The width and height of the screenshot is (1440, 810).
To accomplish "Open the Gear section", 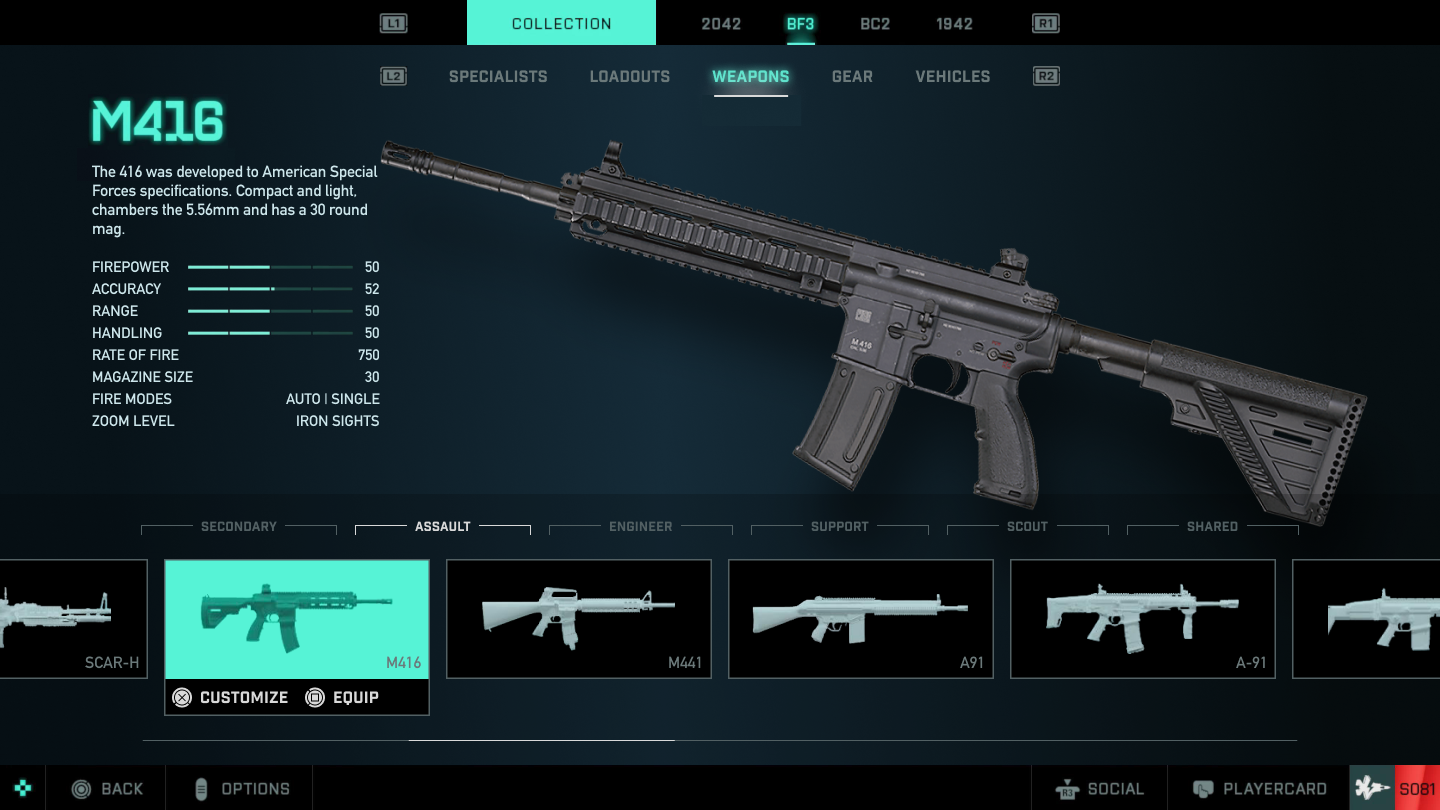I will (x=852, y=76).
